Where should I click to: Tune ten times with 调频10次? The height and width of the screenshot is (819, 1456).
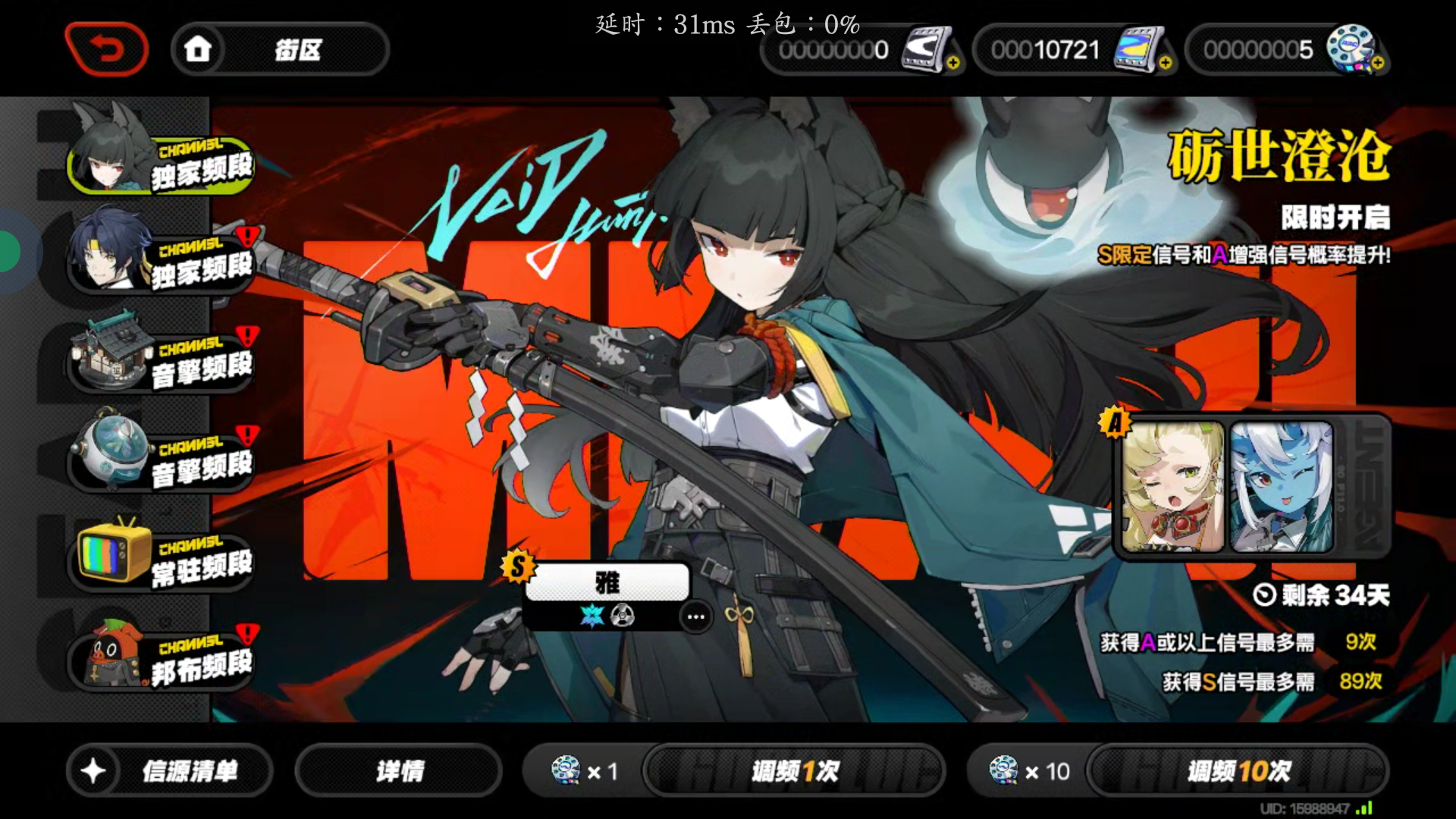(x=1238, y=771)
